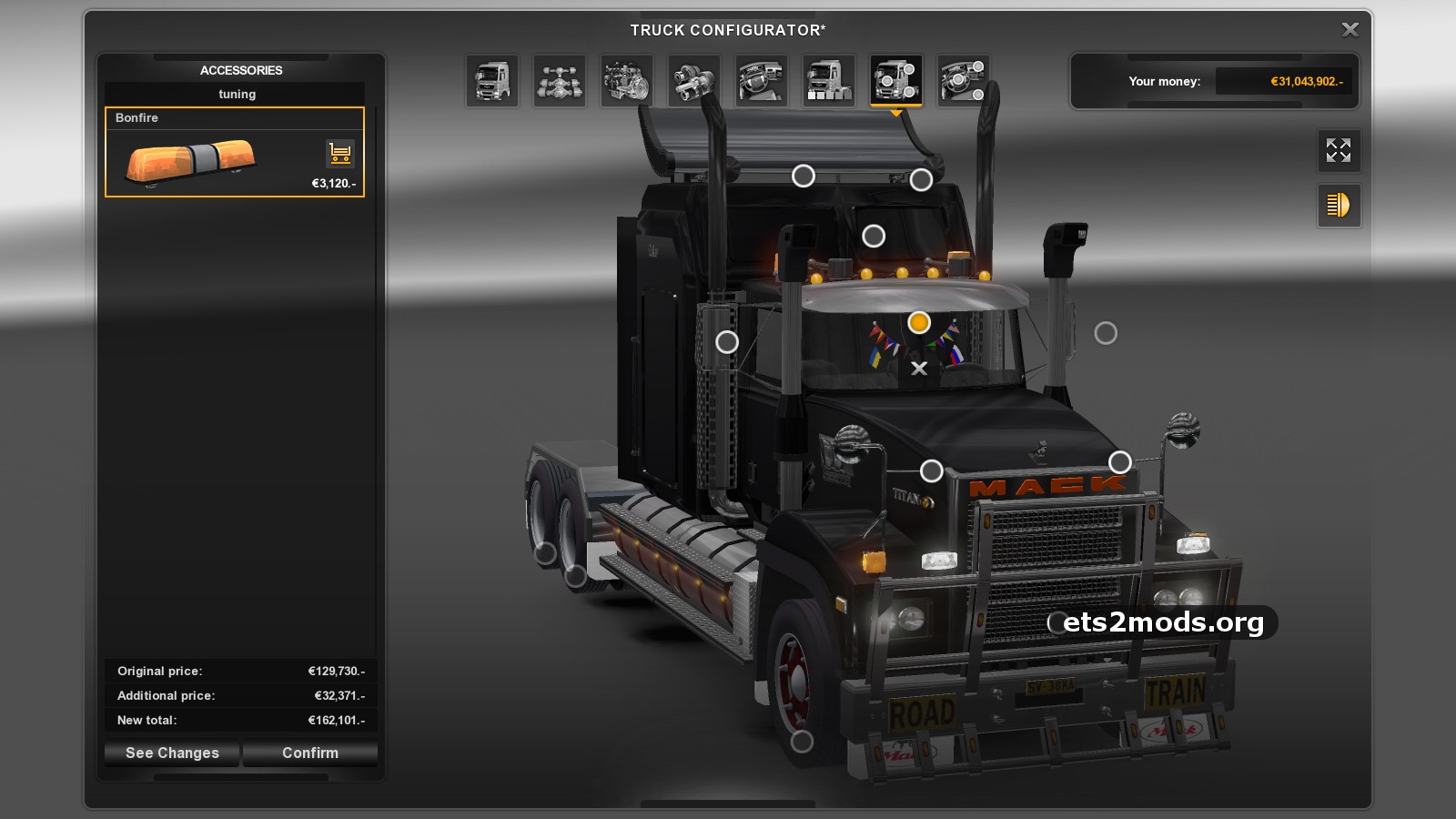Switch to the interior tab
1456x819 pixels.
[762, 81]
